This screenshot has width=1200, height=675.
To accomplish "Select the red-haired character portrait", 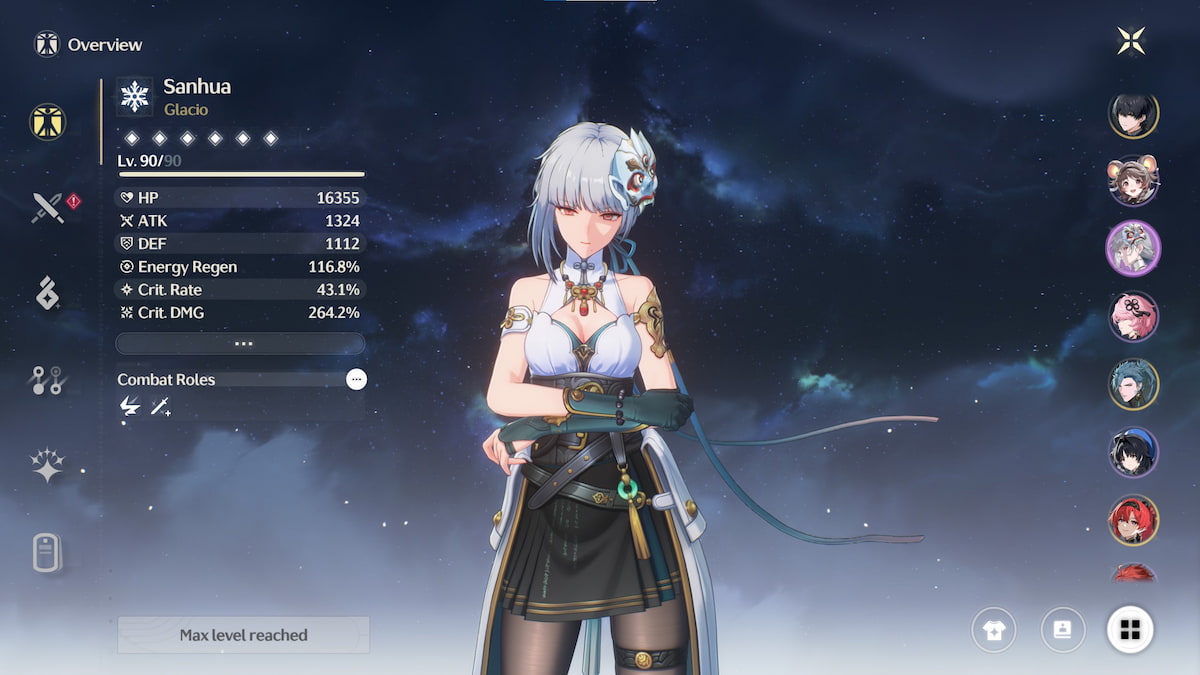I will (x=1133, y=520).
